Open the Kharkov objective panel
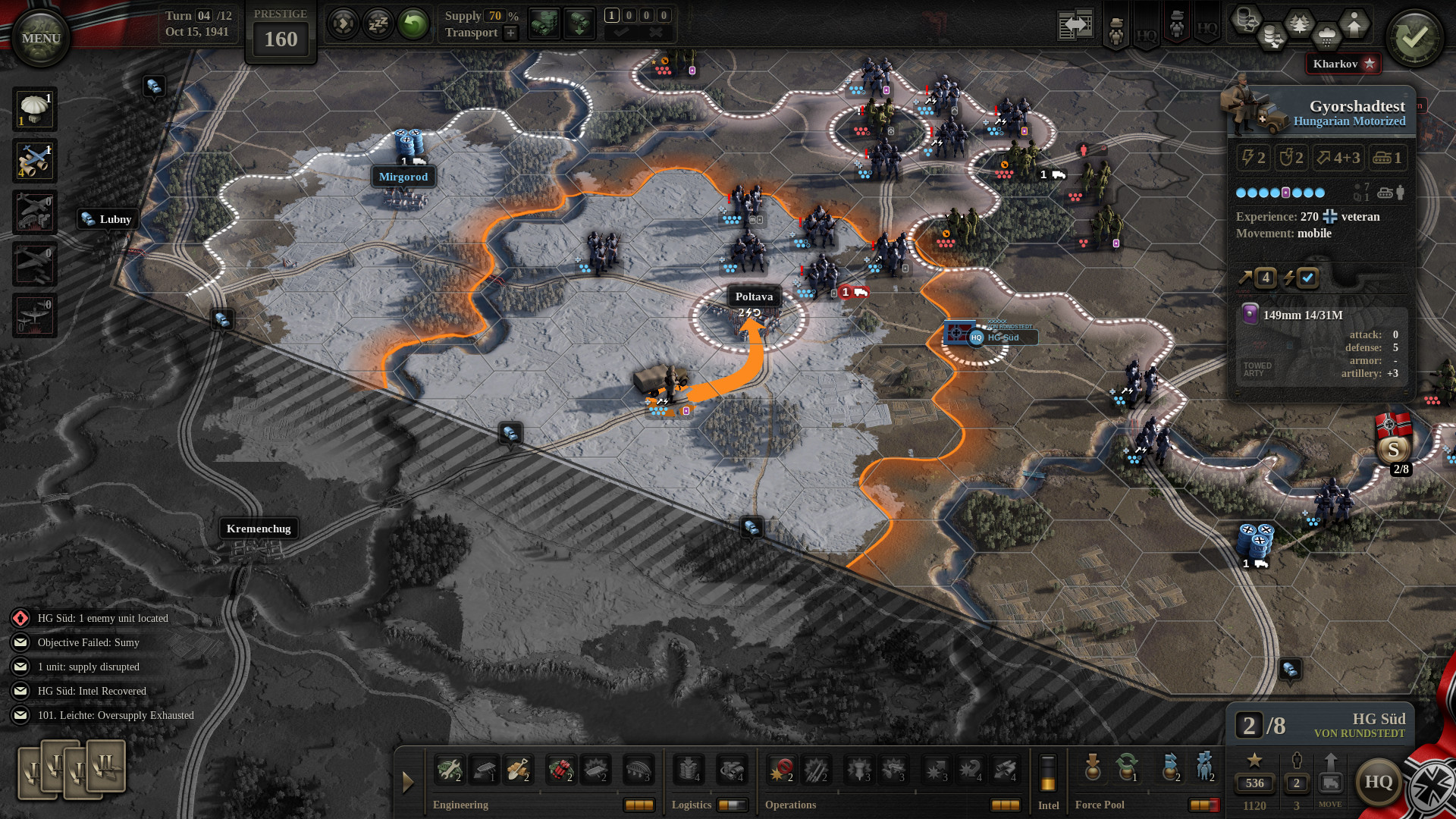Image resolution: width=1456 pixels, height=819 pixels. [1342, 64]
